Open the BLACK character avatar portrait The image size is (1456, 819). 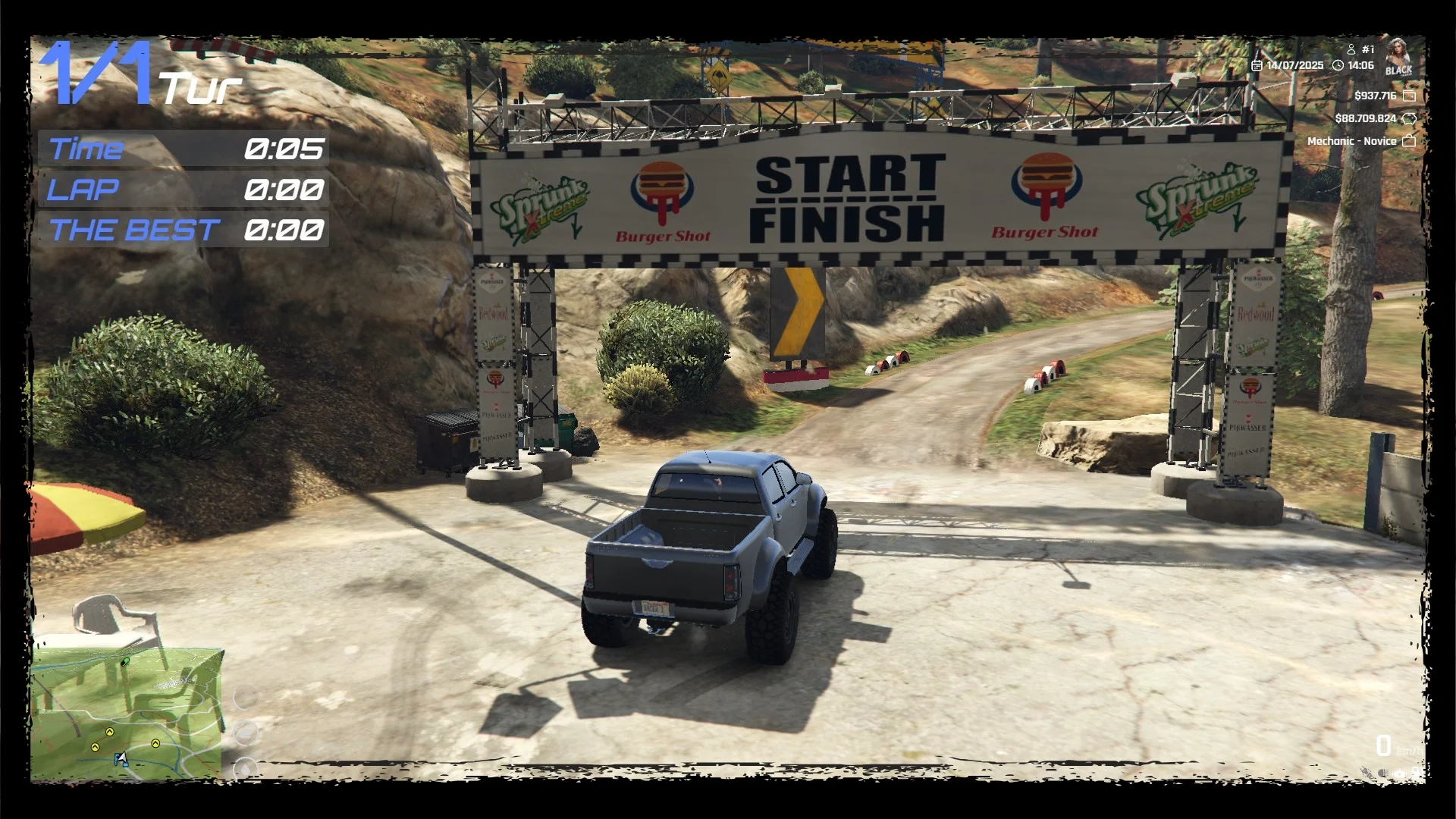click(1398, 57)
